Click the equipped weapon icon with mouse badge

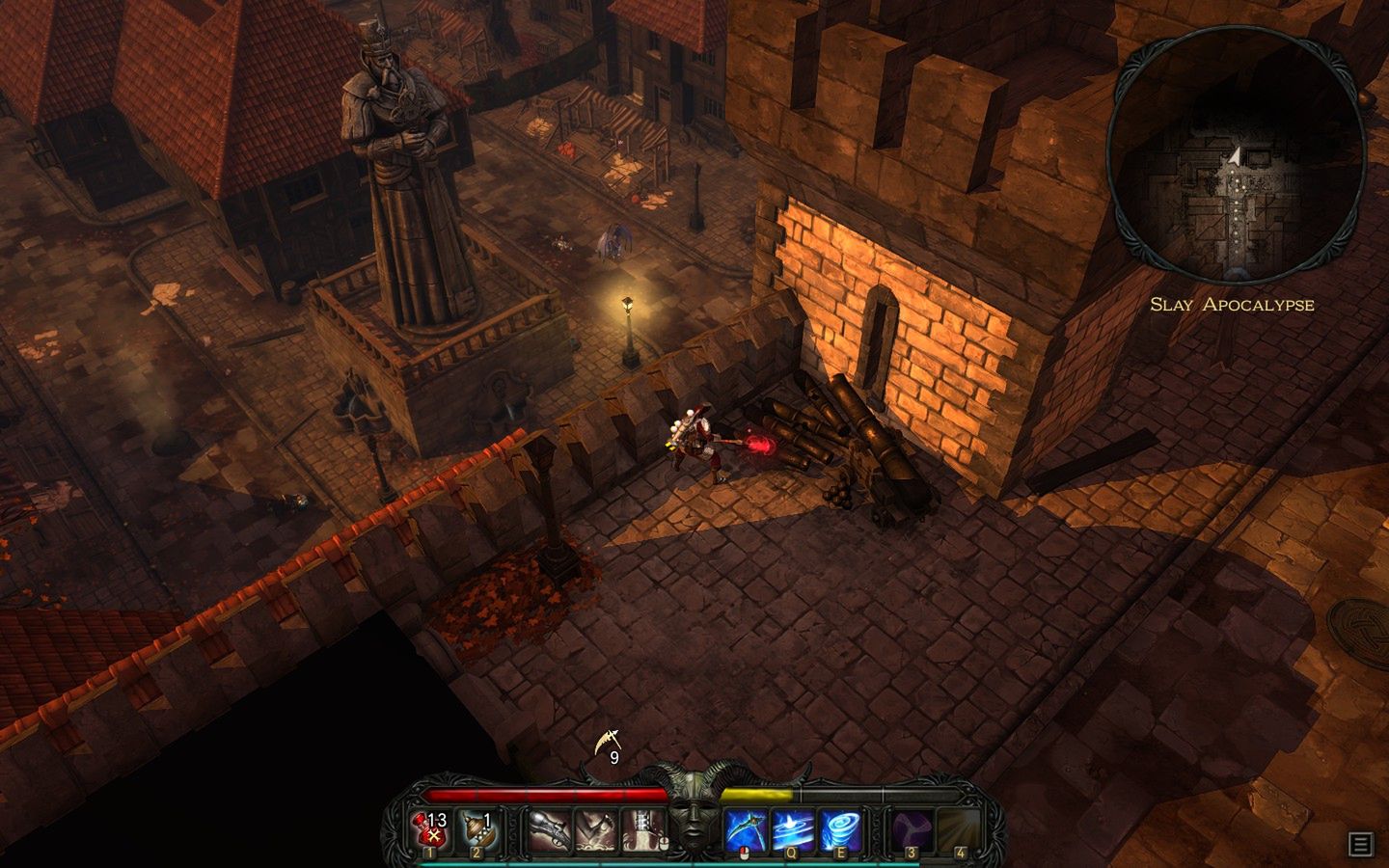pos(642,827)
